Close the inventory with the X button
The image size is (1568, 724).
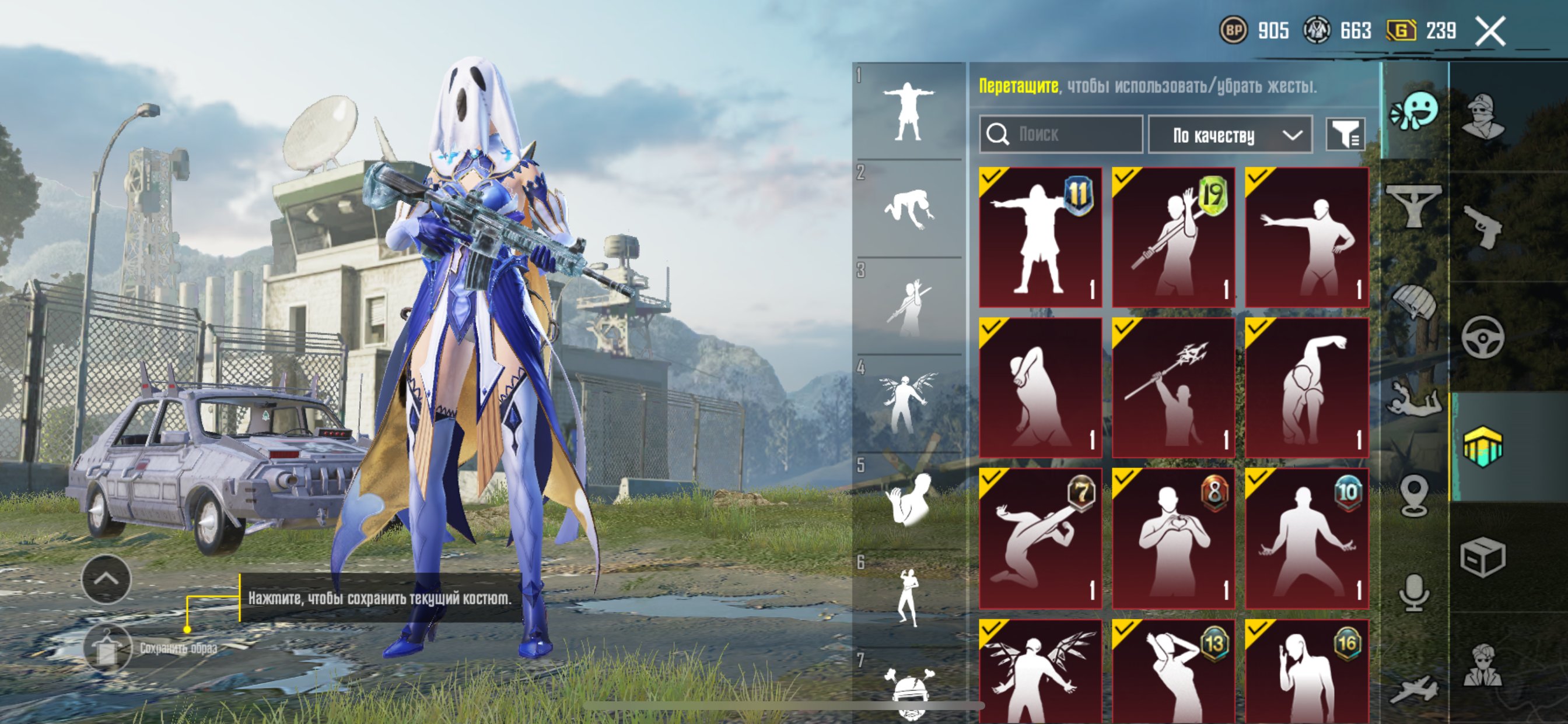pos(1490,31)
